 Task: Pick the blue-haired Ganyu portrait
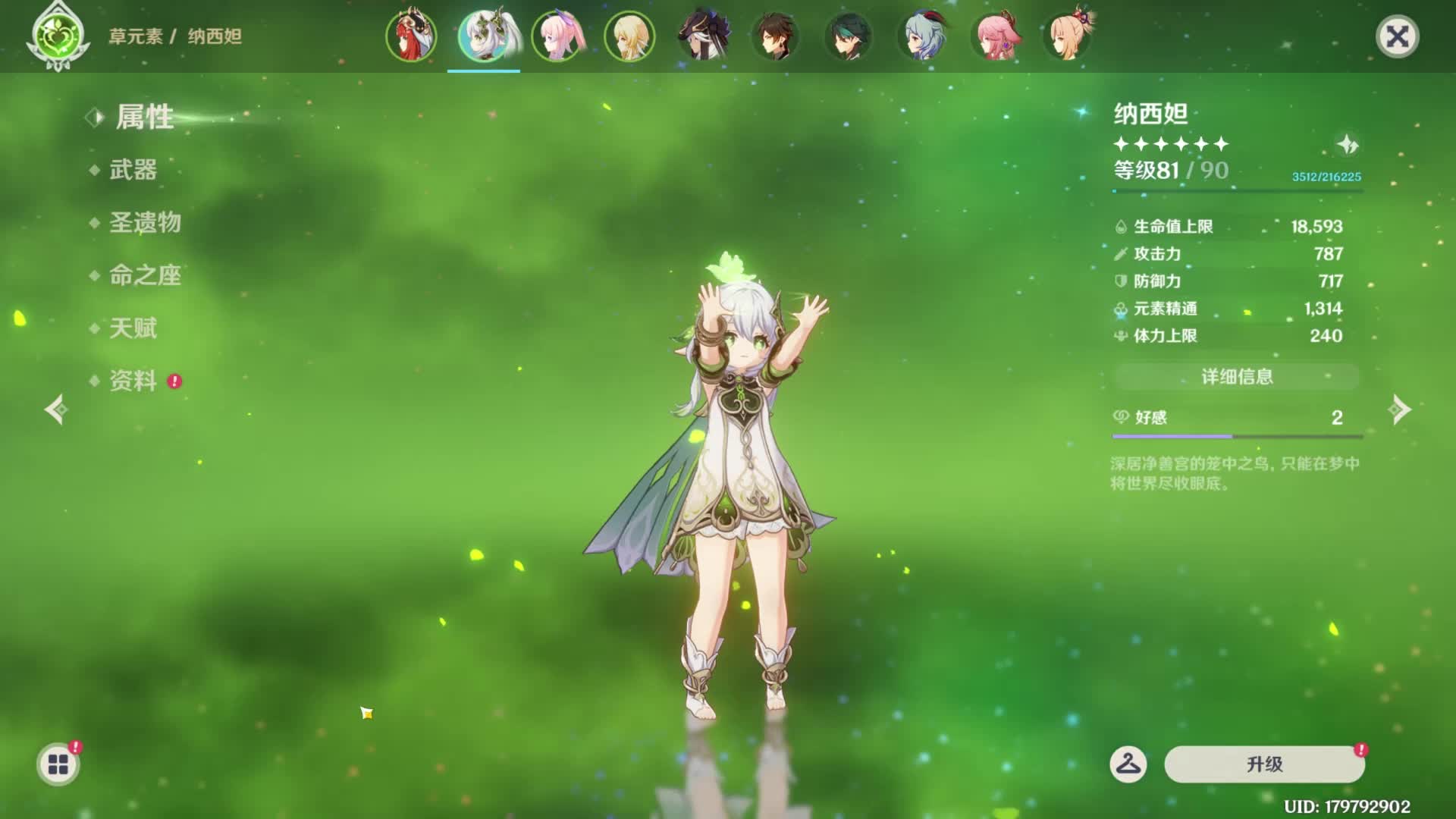click(x=921, y=36)
